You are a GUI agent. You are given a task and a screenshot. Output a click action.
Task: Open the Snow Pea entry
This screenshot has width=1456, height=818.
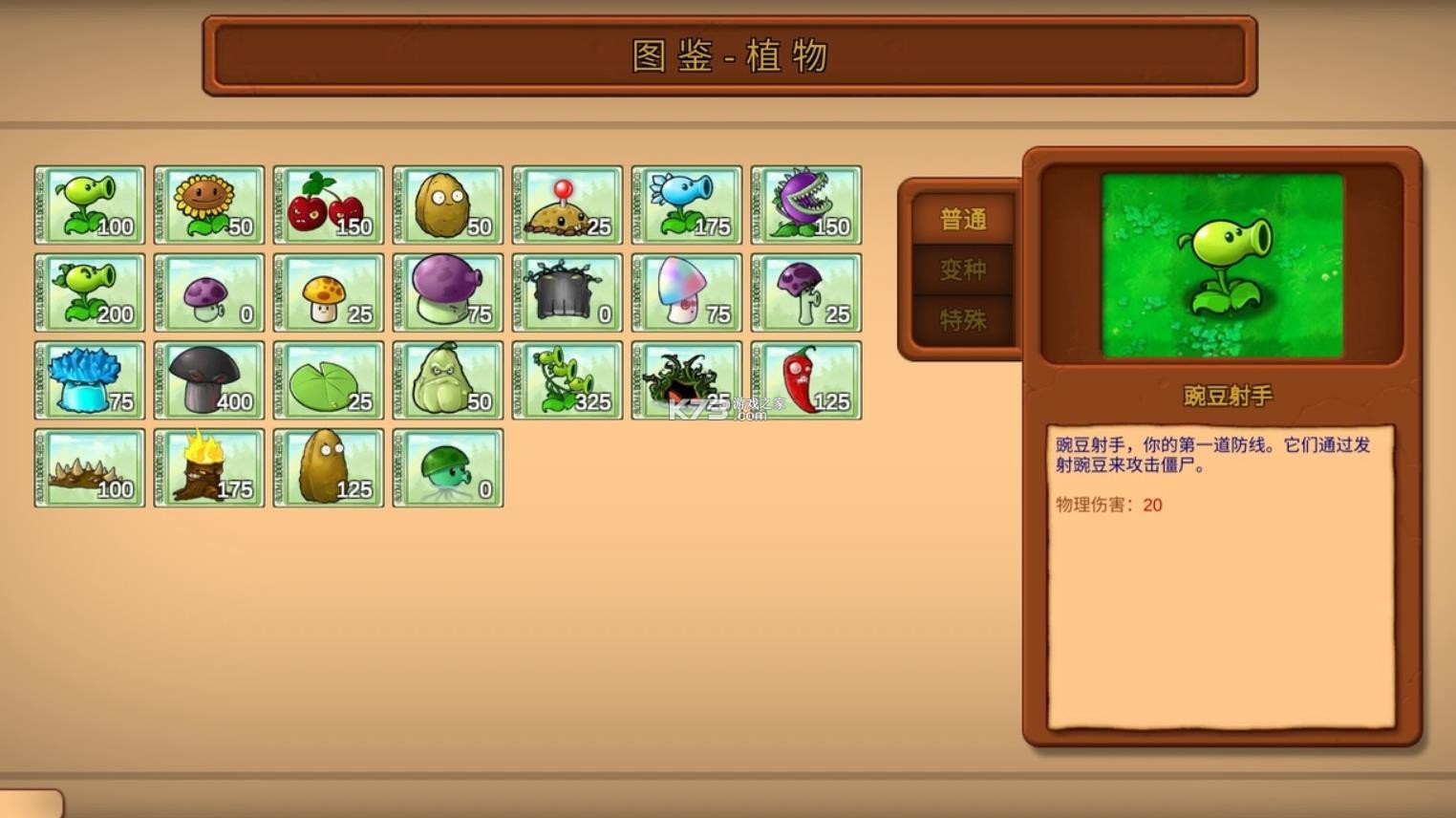686,204
